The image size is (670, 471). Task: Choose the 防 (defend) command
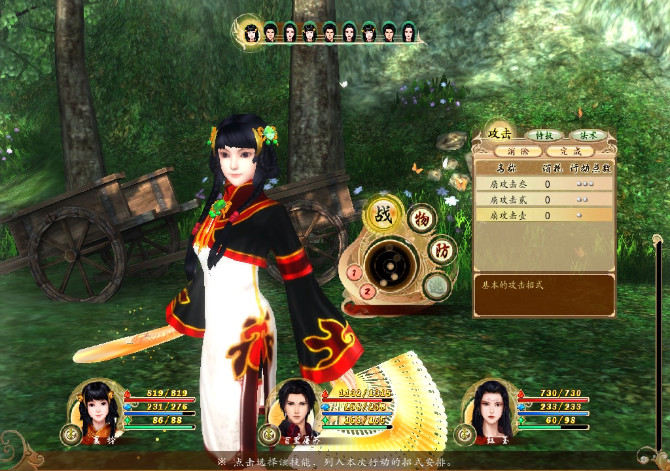click(x=442, y=249)
